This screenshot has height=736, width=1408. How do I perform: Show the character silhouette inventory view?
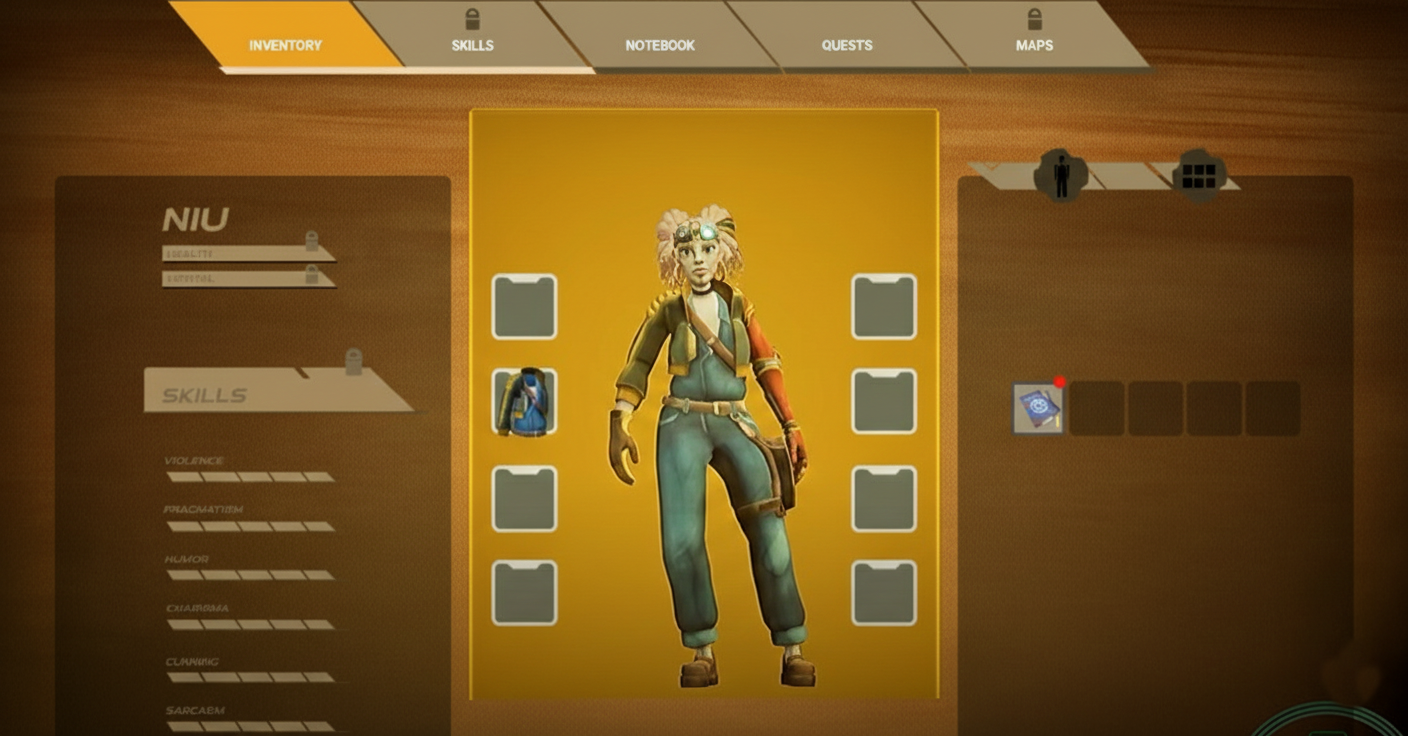[x=1061, y=176]
